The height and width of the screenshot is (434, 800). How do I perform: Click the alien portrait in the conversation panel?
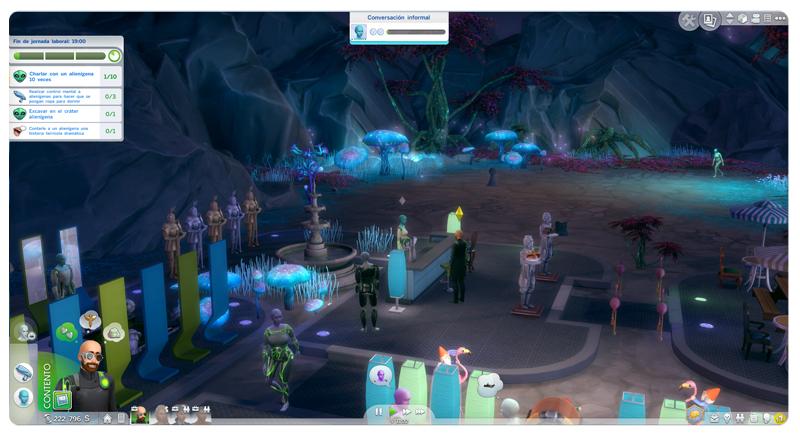click(359, 32)
